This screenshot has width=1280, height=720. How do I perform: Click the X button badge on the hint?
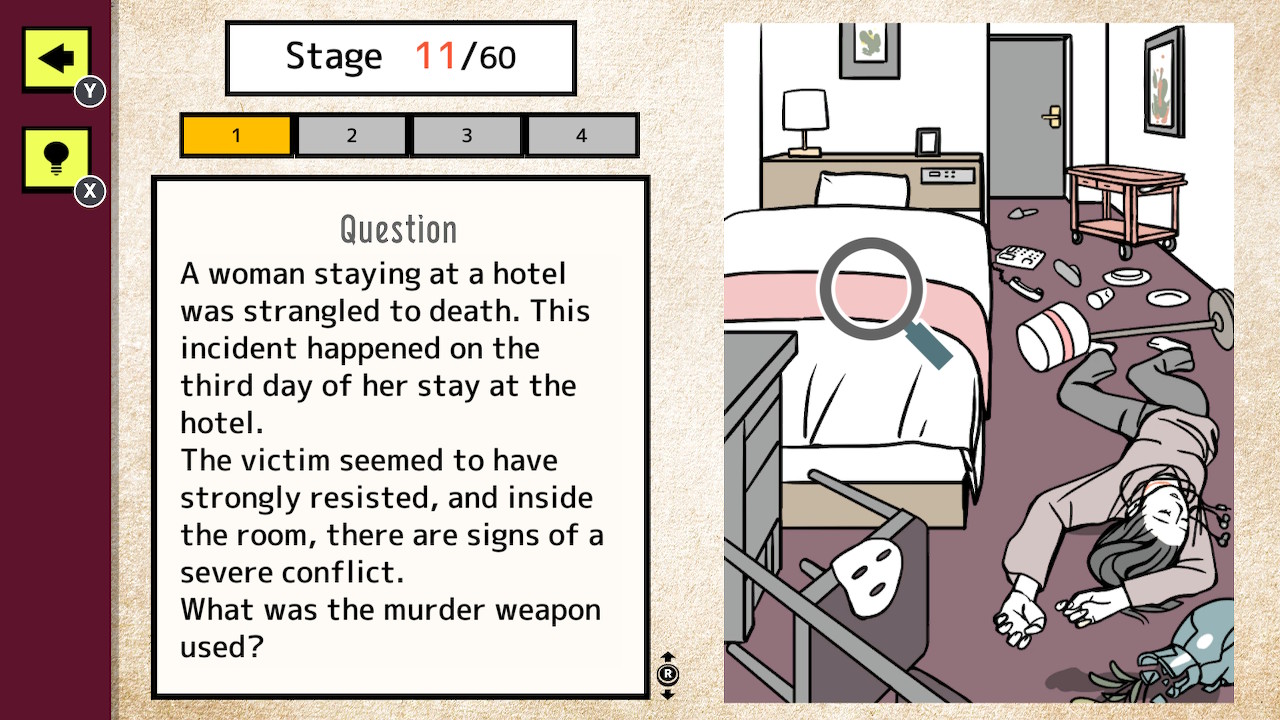point(89,191)
